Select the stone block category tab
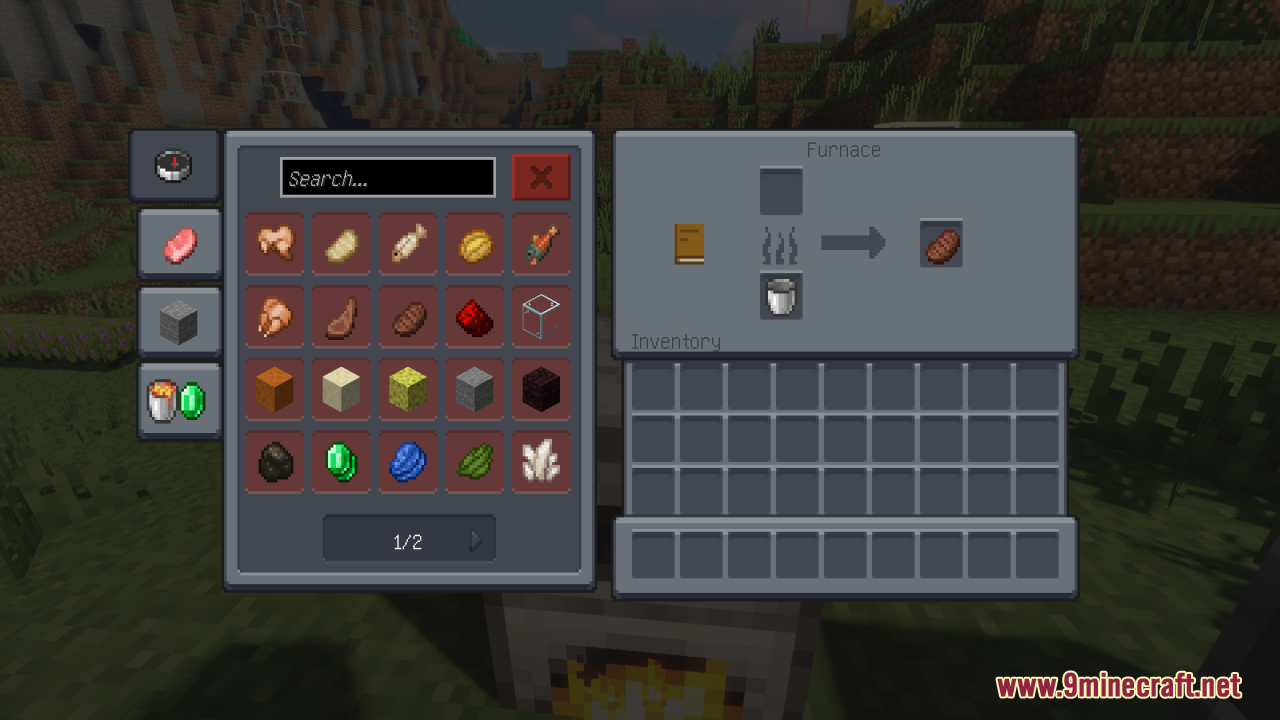 [x=179, y=322]
